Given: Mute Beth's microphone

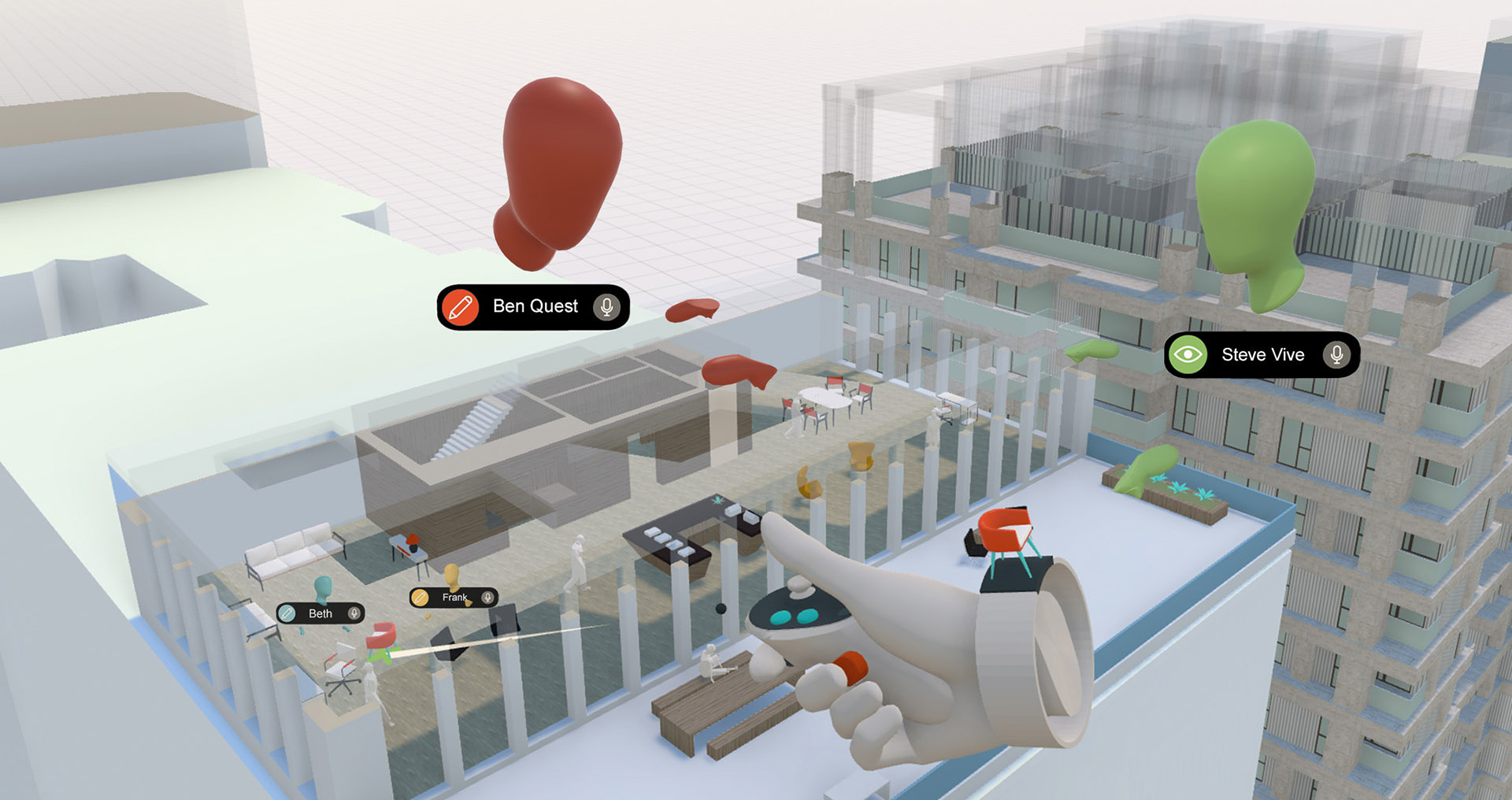Looking at the screenshot, I should pos(353,614).
